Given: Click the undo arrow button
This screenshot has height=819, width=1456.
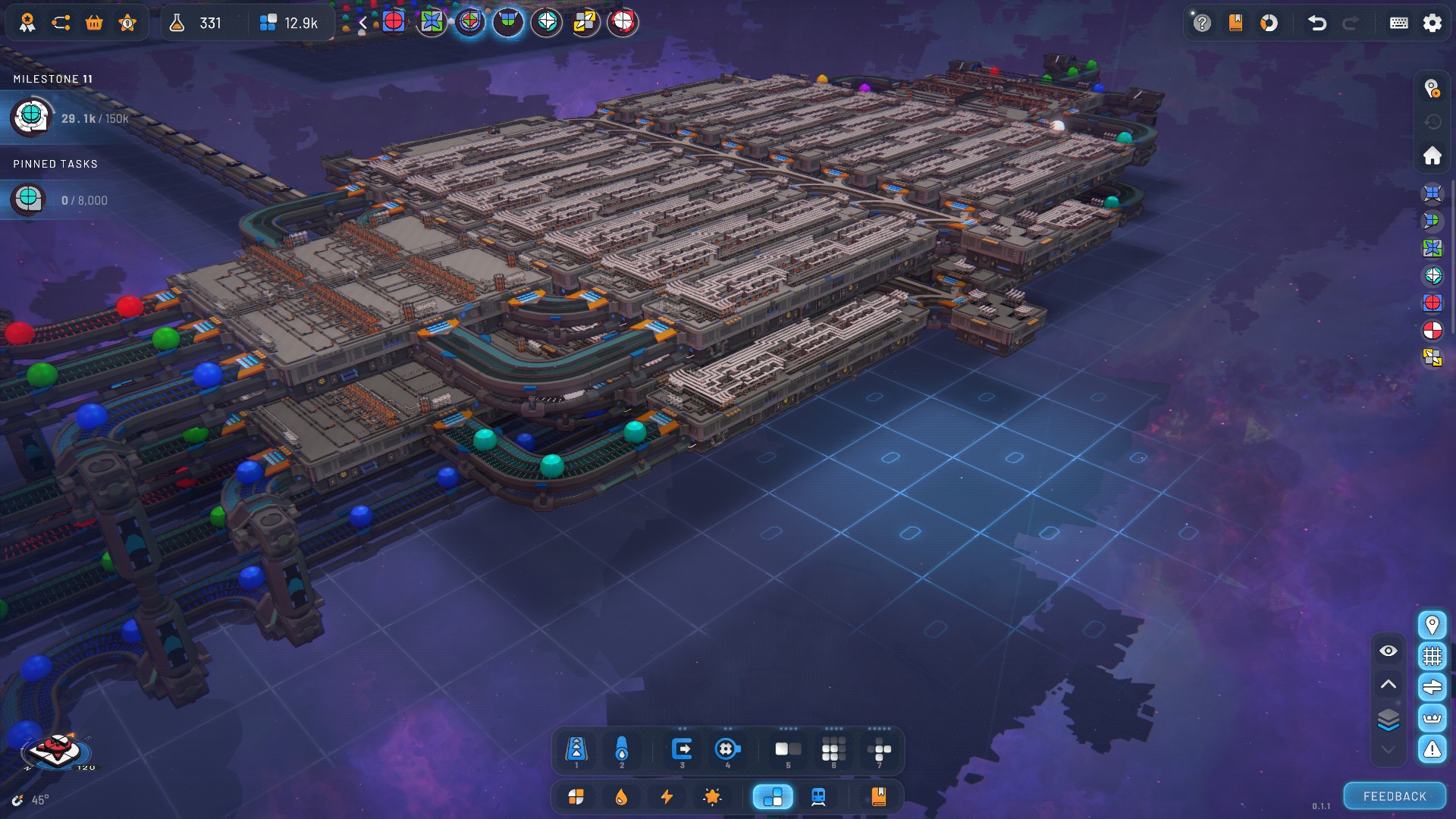Looking at the screenshot, I should [1317, 23].
